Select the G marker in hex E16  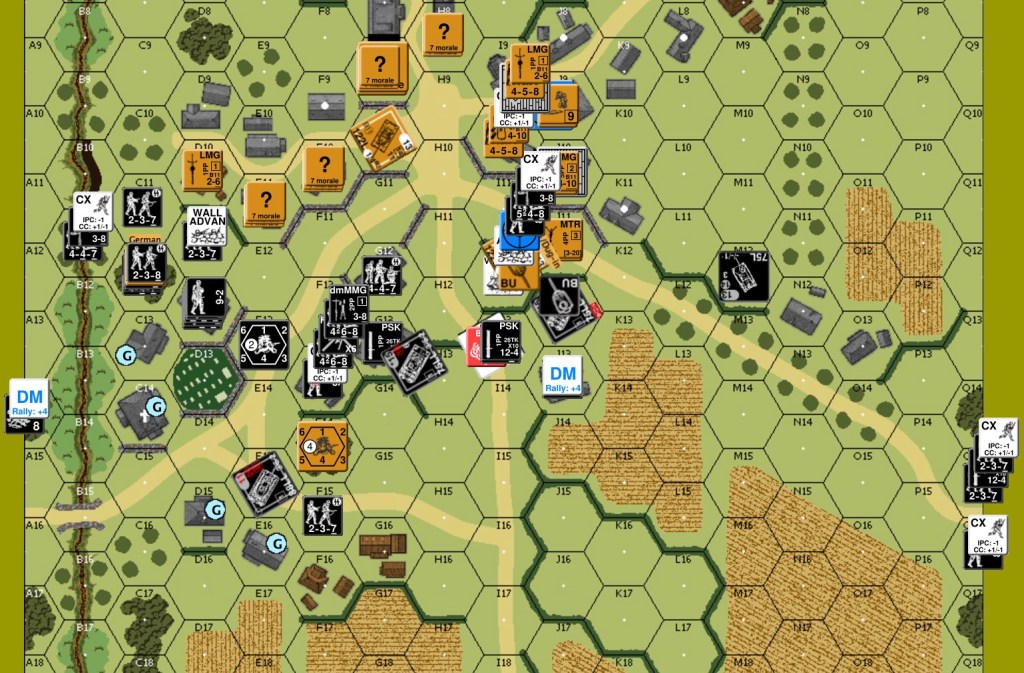coord(275,542)
